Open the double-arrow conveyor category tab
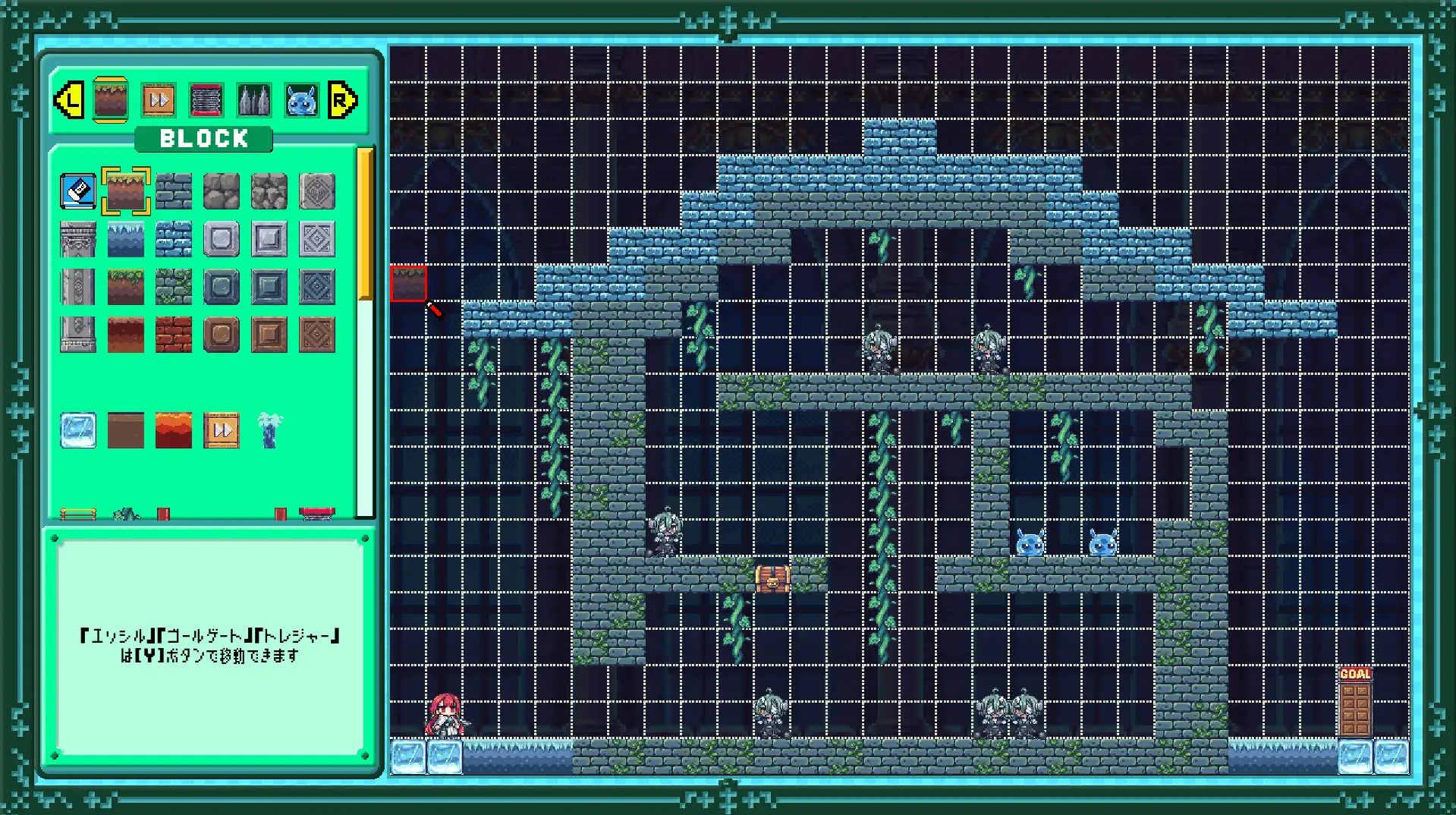Screen dimensions: 1456x815 tap(159, 100)
